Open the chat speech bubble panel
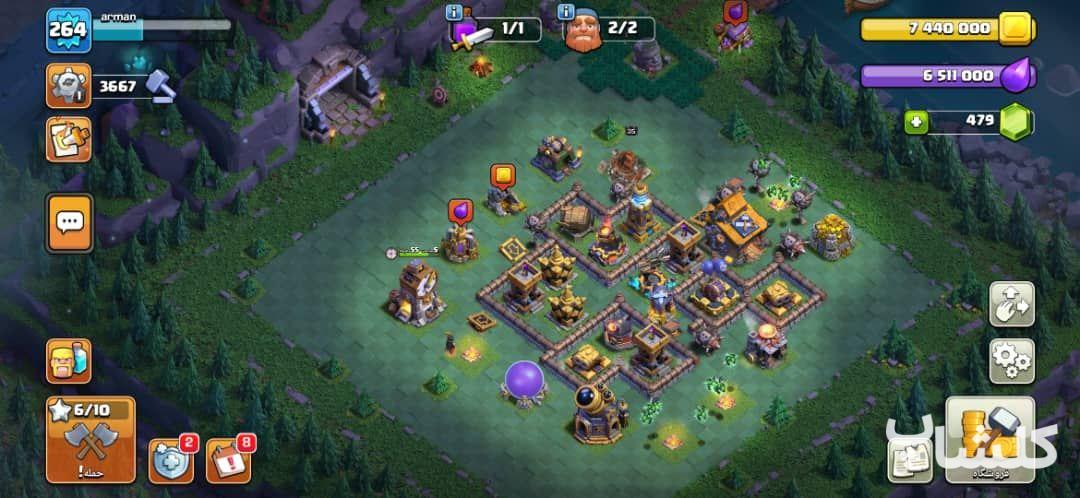Viewport: 1080px width, 498px height. coord(68,222)
